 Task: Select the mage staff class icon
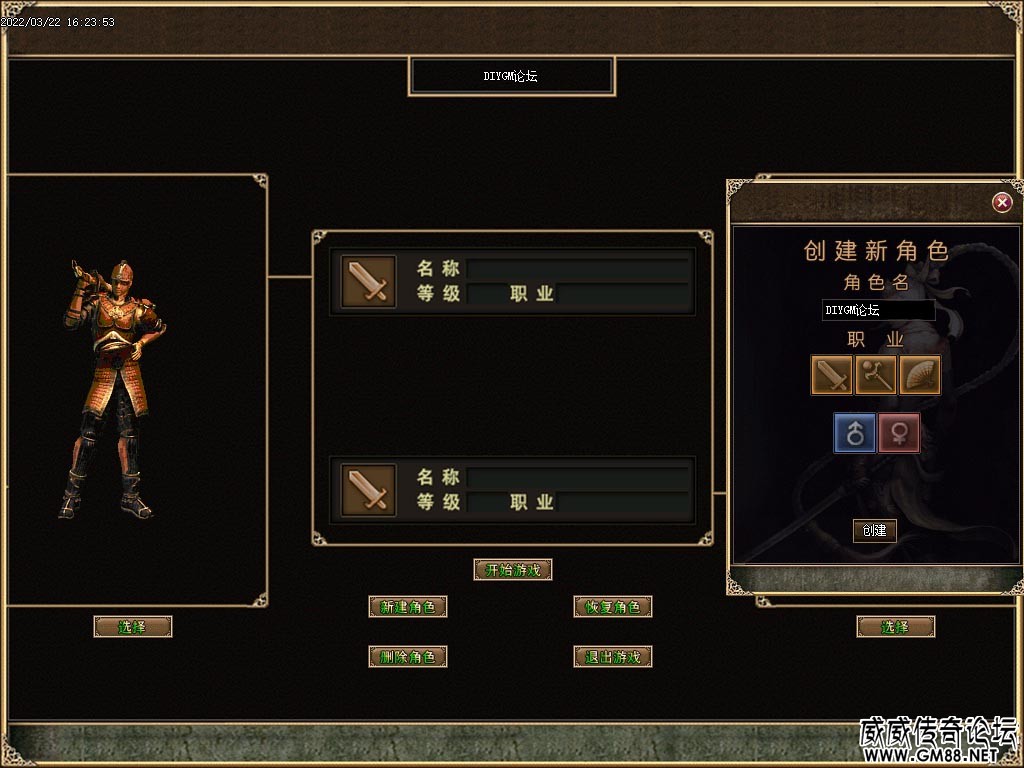tap(876, 376)
